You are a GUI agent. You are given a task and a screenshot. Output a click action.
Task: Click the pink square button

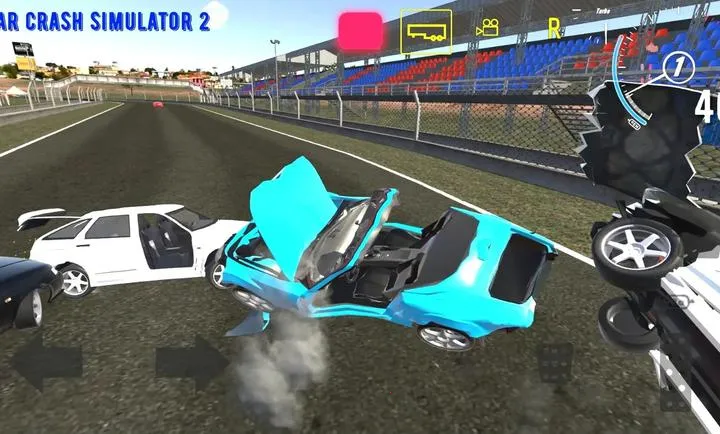(x=361, y=31)
